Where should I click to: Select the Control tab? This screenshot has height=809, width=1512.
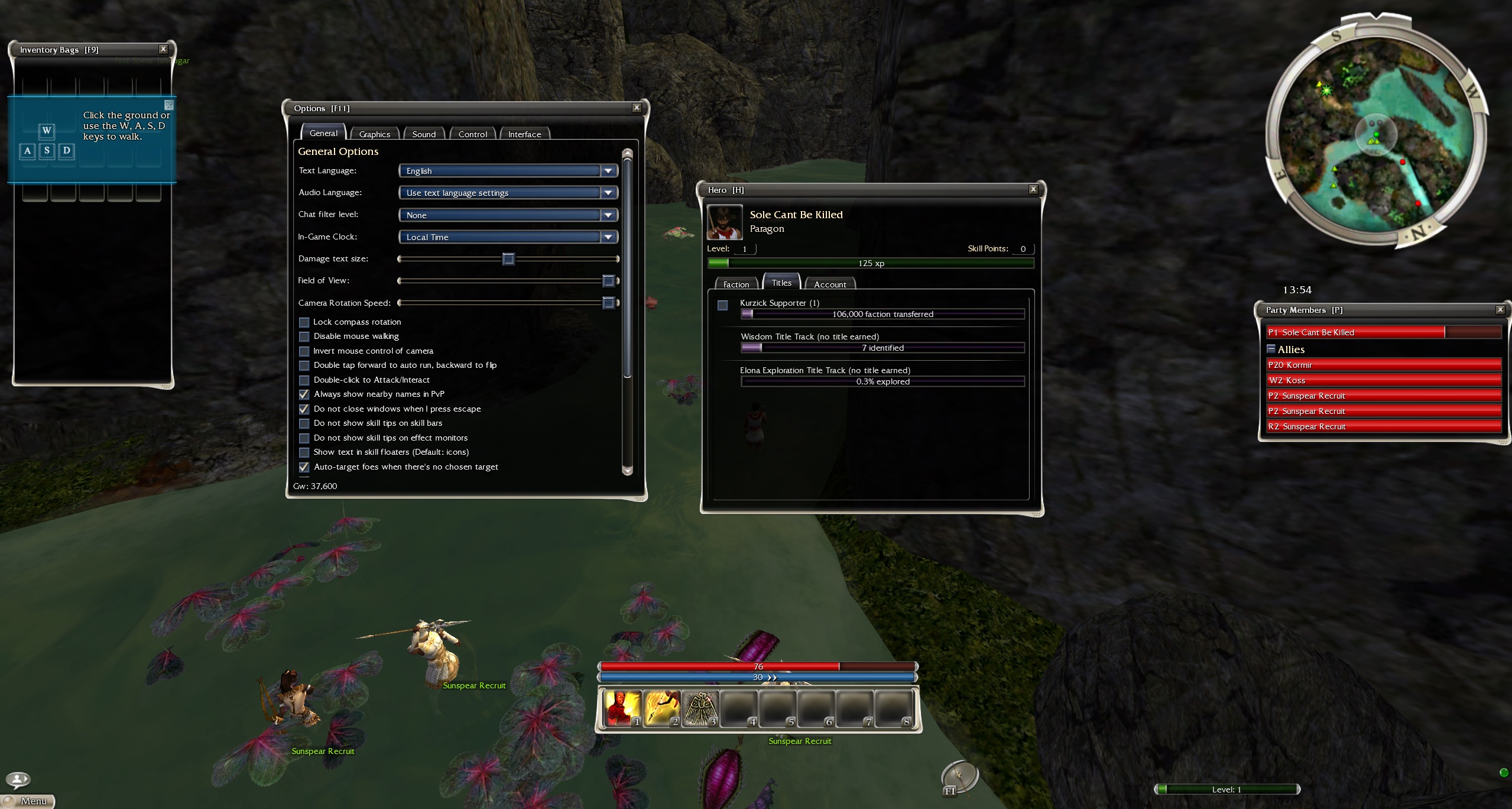pyautogui.click(x=472, y=134)
